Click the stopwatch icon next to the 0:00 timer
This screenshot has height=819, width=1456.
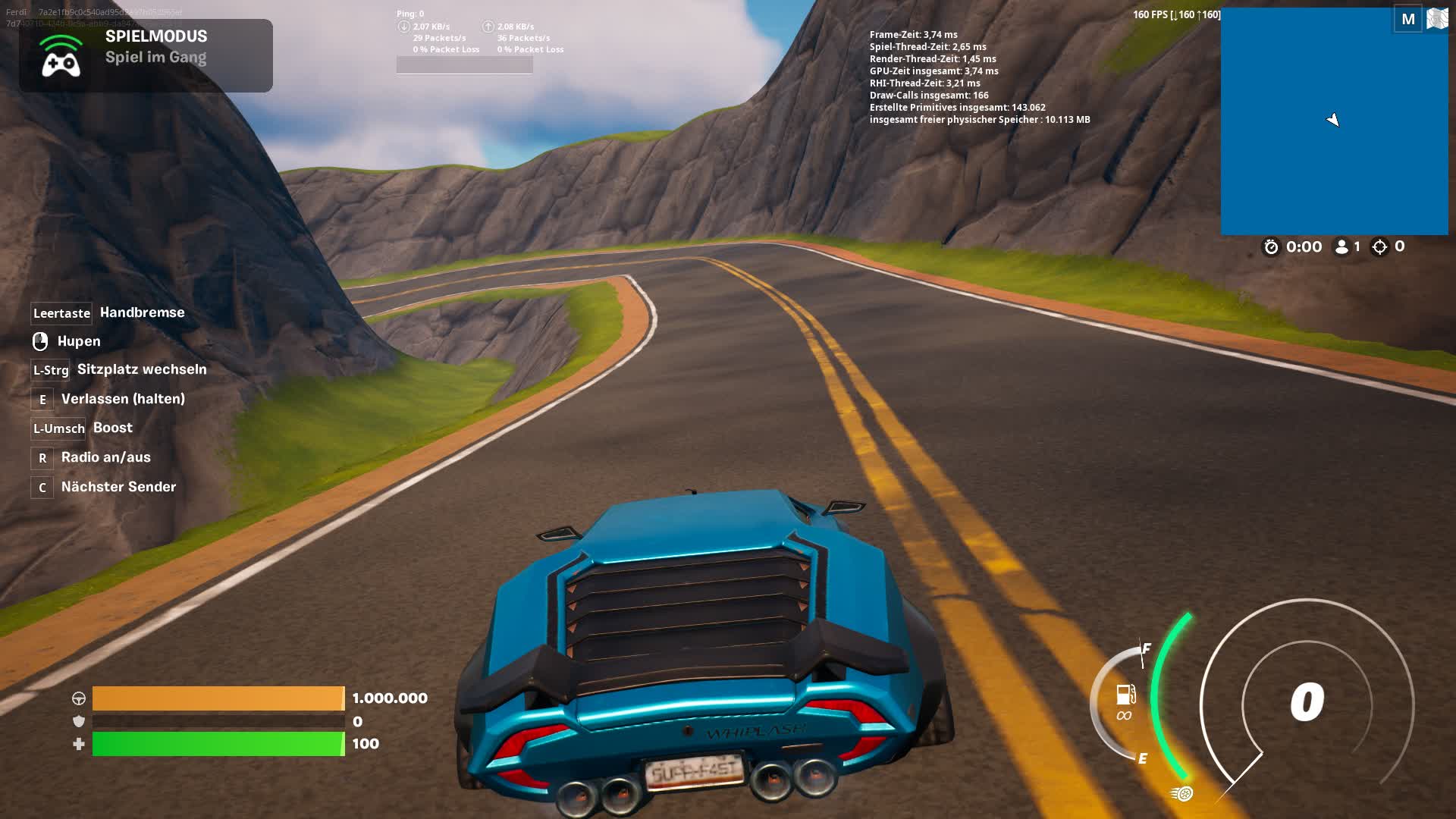pos(1272,246)
